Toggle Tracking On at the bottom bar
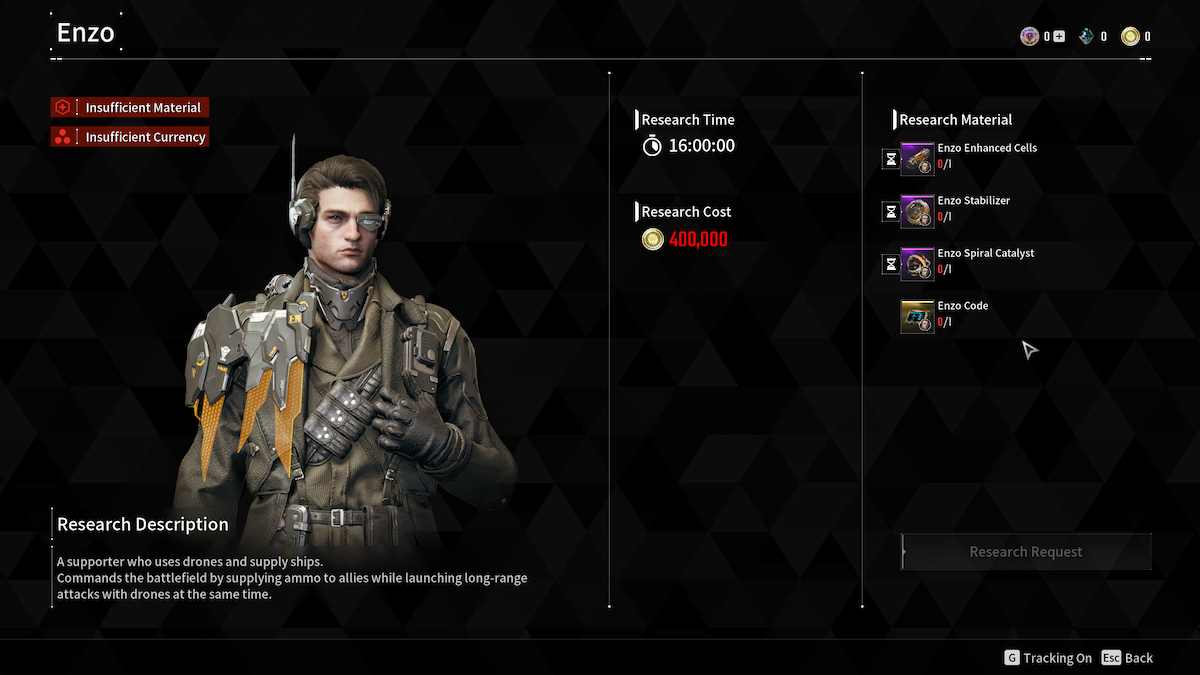This screenshot has width=1200, height=675. point(1048,658)
